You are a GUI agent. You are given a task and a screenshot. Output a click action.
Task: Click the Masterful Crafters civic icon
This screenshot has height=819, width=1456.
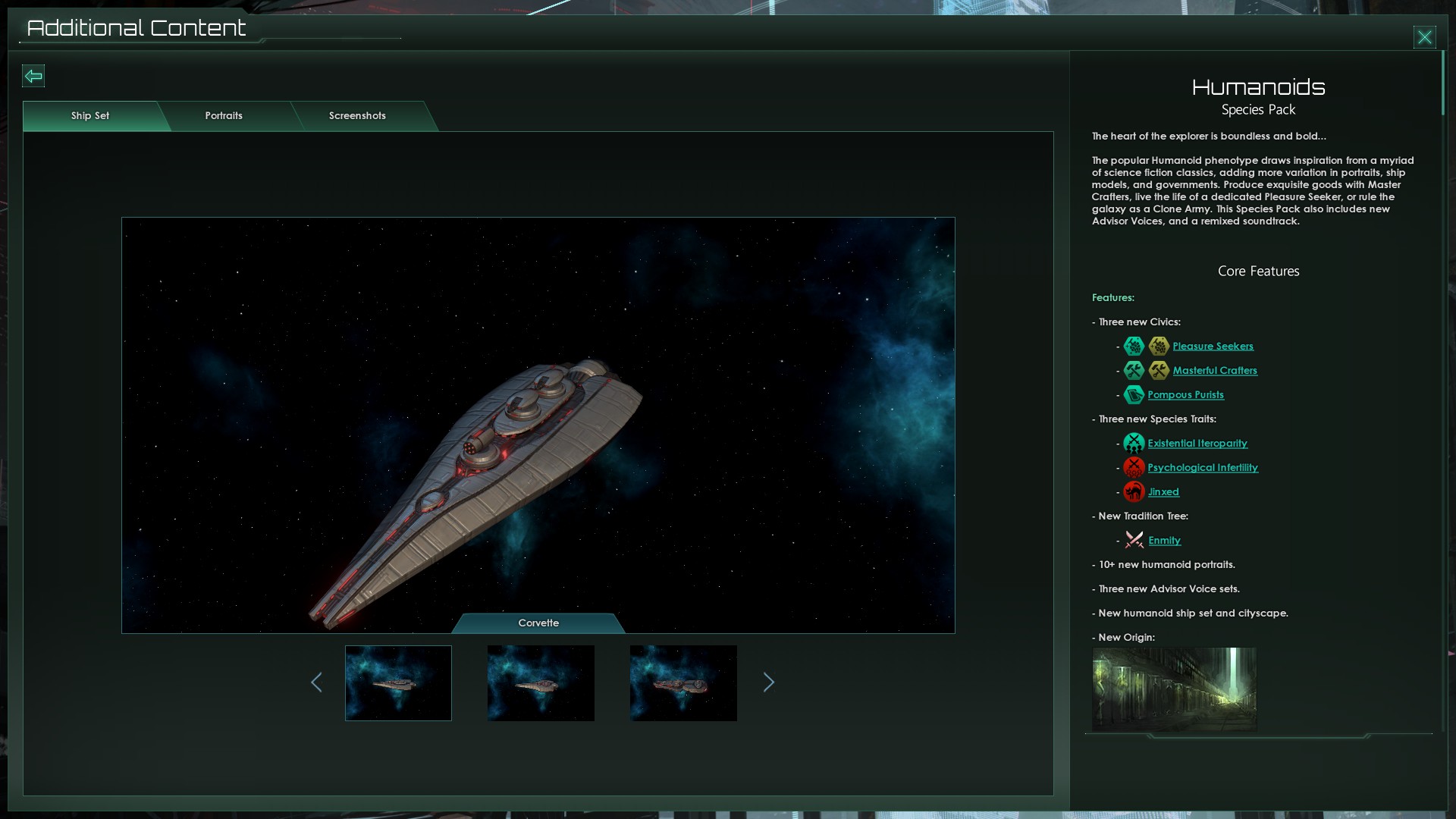tap(1134, 370)
